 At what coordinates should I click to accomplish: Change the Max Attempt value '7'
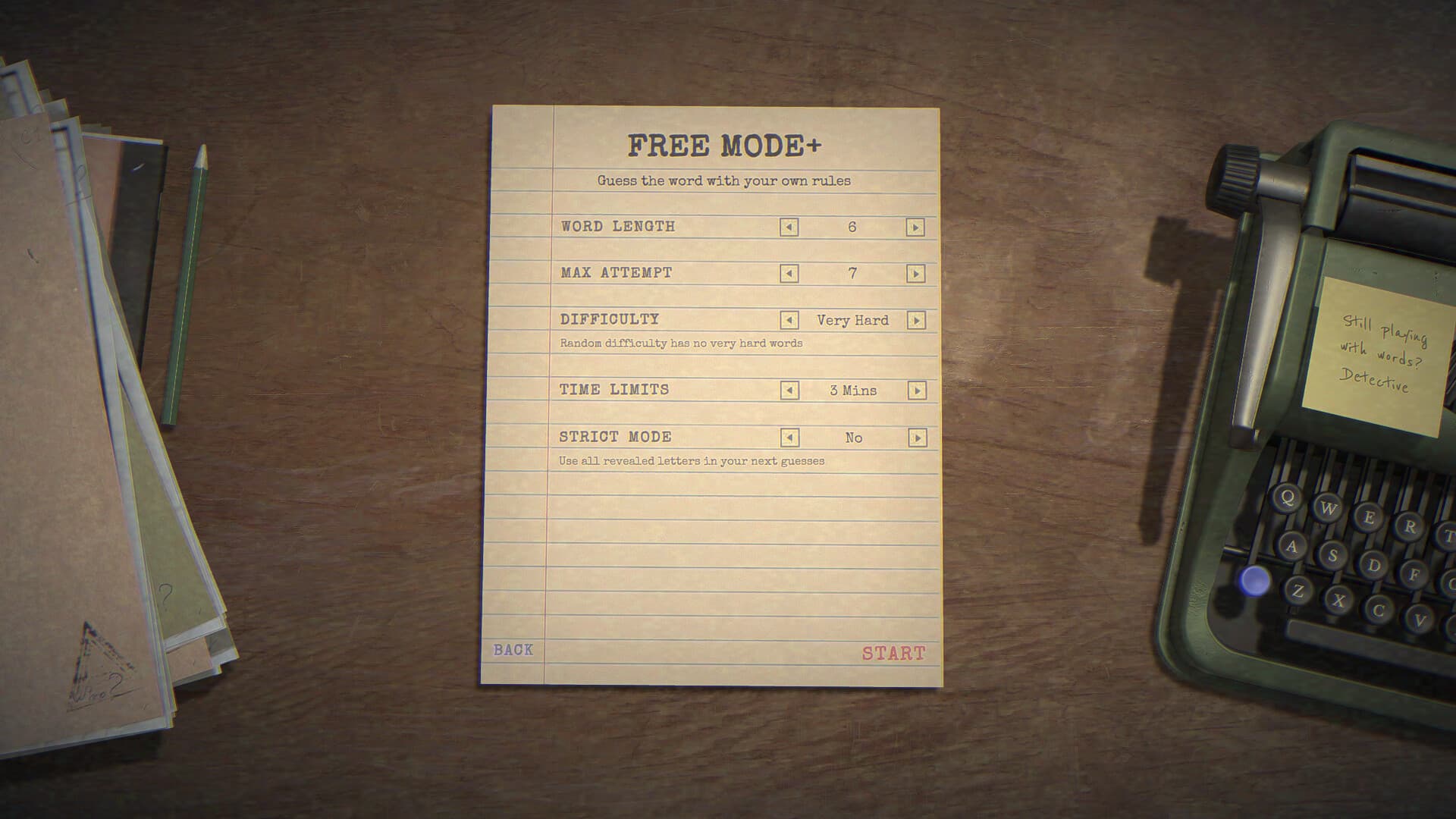(852, 273)
